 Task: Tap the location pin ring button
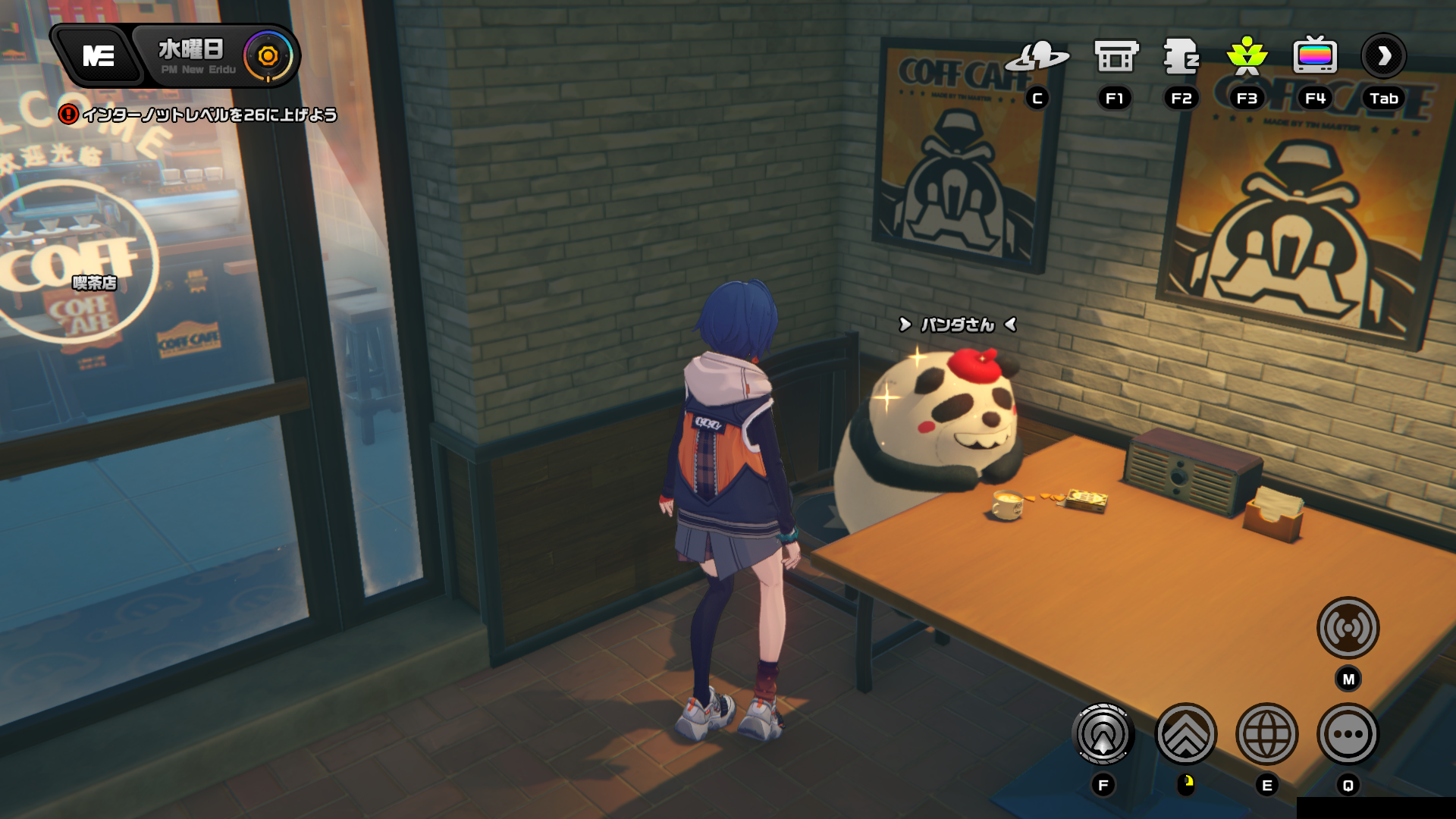[x=1103, y=734]
